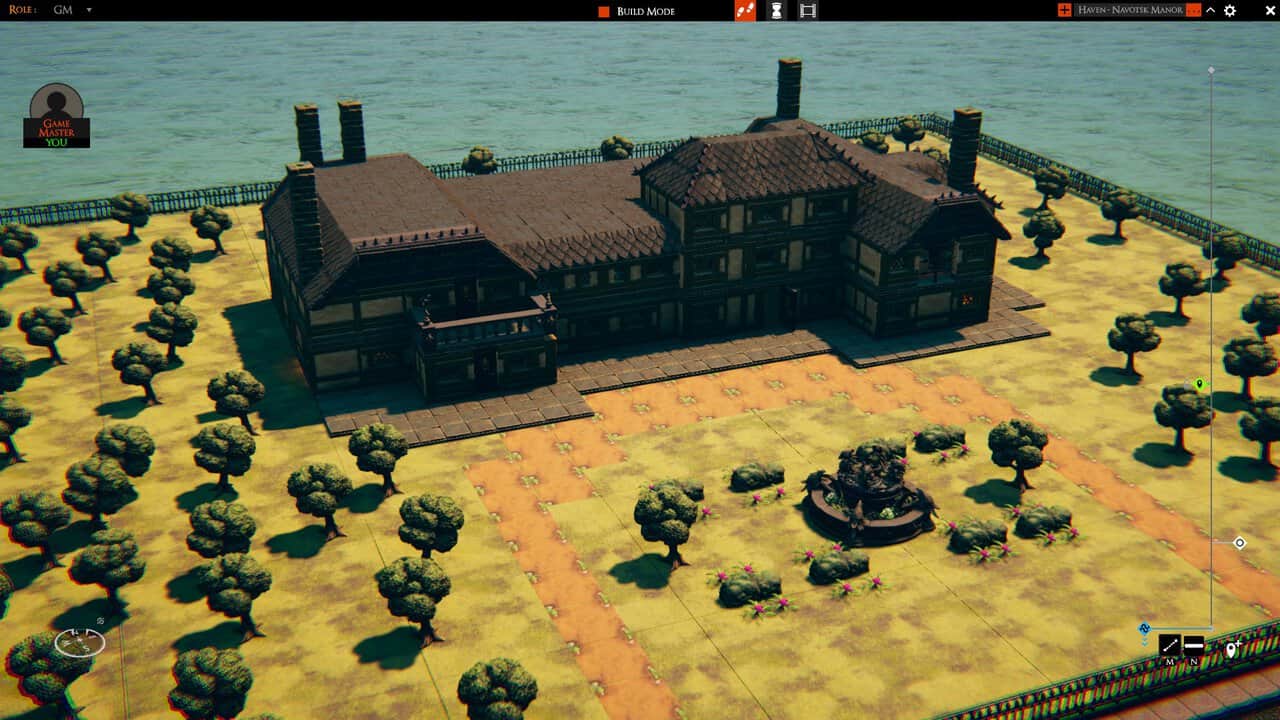The width and height of the screenshot is (1280, 720).
Task: Click the Game Master YOU portrait toggle
Action: pos(55,129)
